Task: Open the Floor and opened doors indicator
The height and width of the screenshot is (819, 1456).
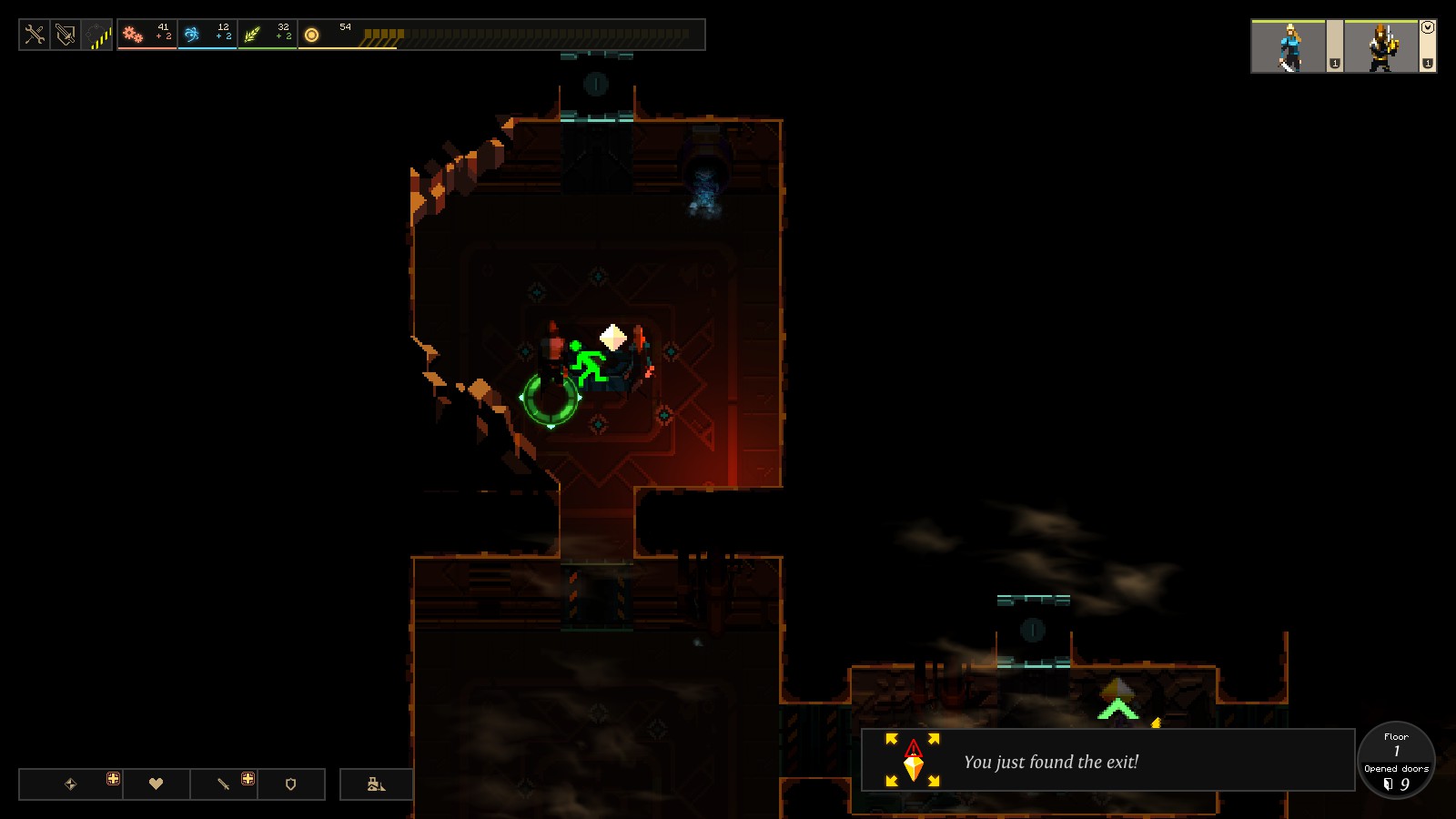Action: pyautogui.click(x=1396, y=761)
